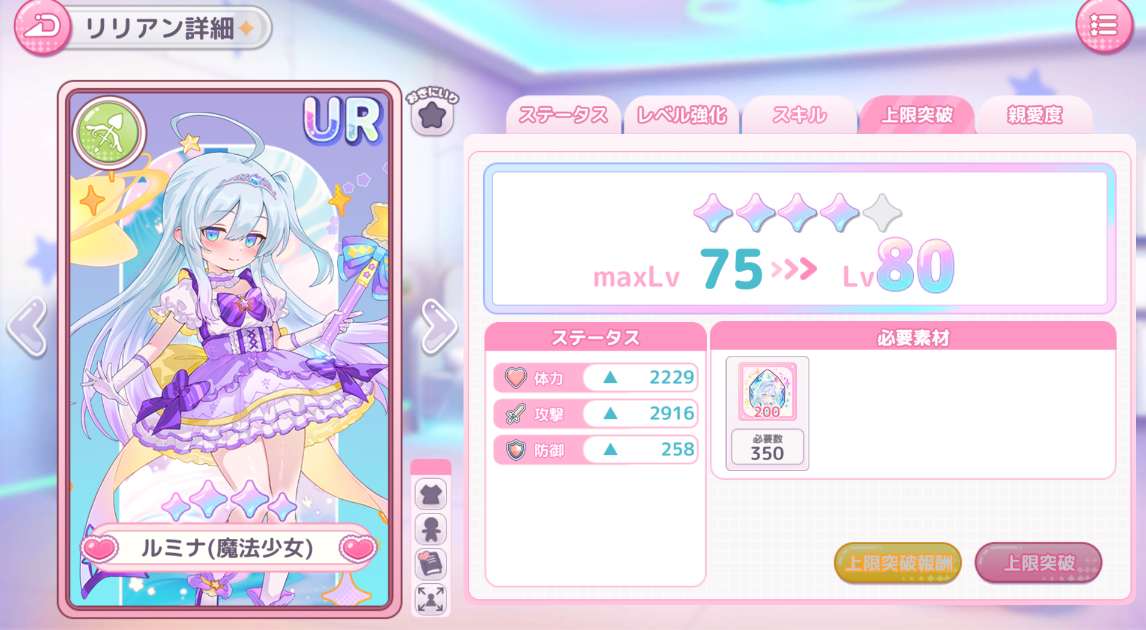Expand character art to fullscreen

431,599
